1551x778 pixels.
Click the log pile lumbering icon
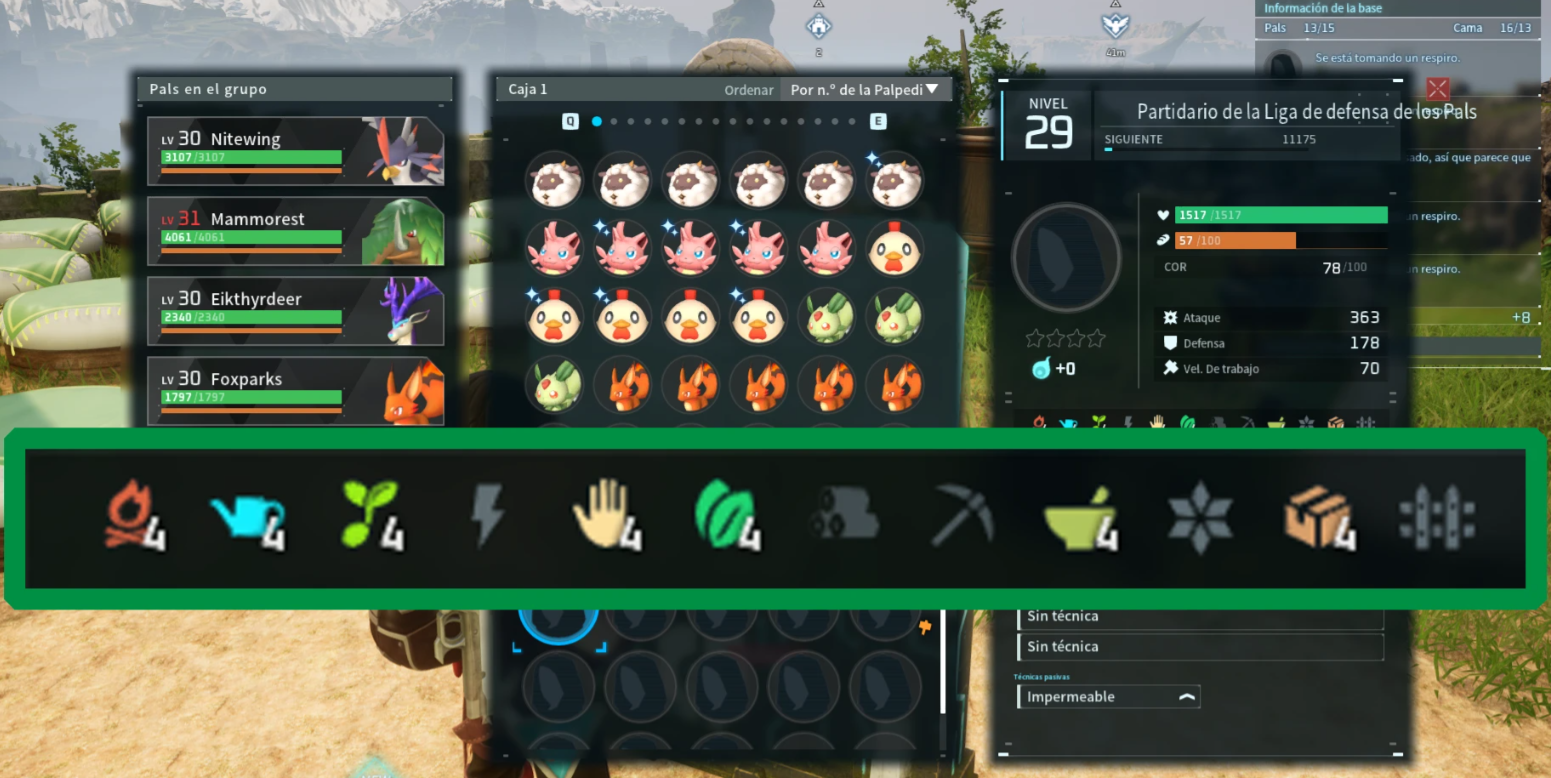843,517
